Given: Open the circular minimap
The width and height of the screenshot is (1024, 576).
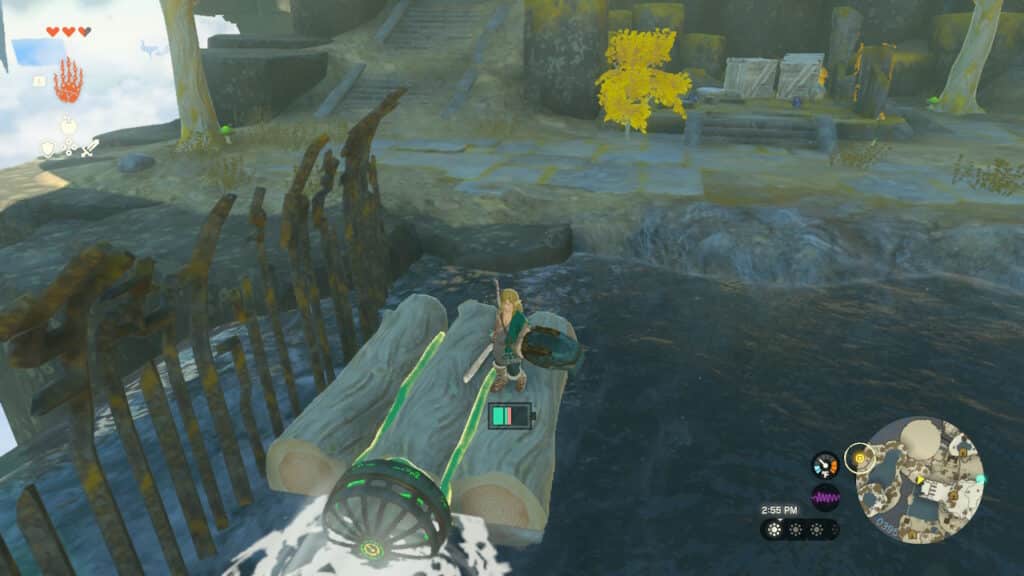Looking at the screenshot, I should [x=920, y=480].
